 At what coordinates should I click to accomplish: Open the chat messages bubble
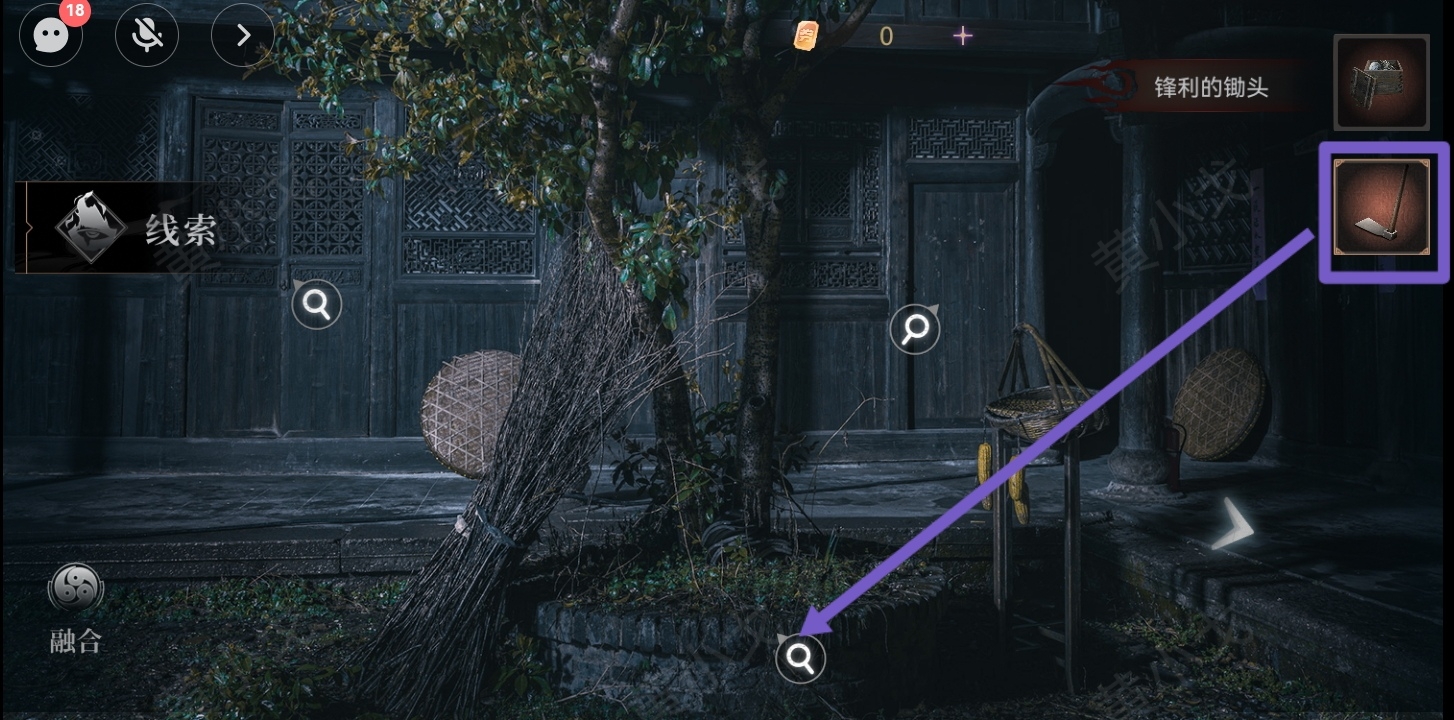pyautogui.click(x=51, y=36)
